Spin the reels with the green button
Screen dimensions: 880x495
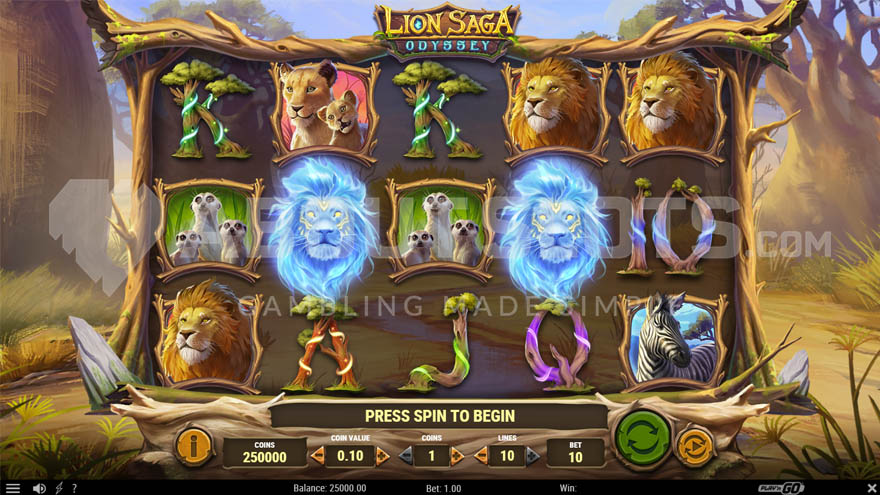point(643,436)
